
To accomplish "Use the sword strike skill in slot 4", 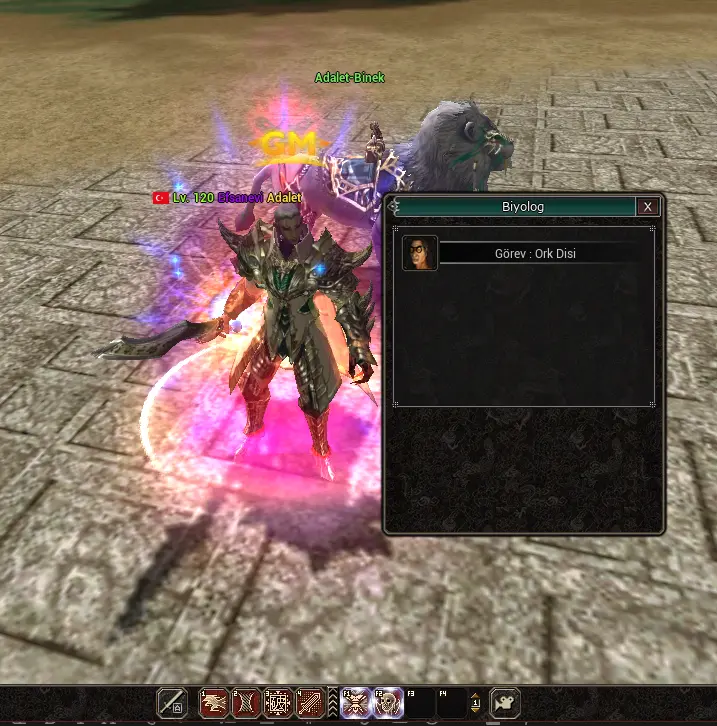I will coord(310,703).
